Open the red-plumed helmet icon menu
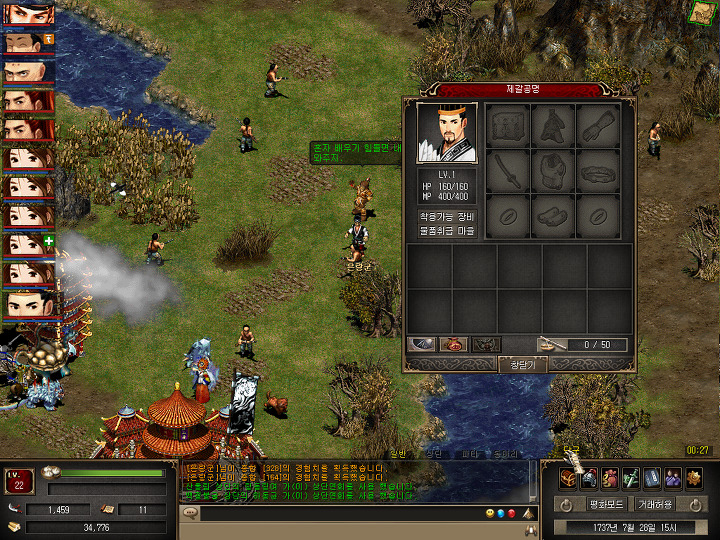This screenshot has width=720, height=540. pos(589,477)
